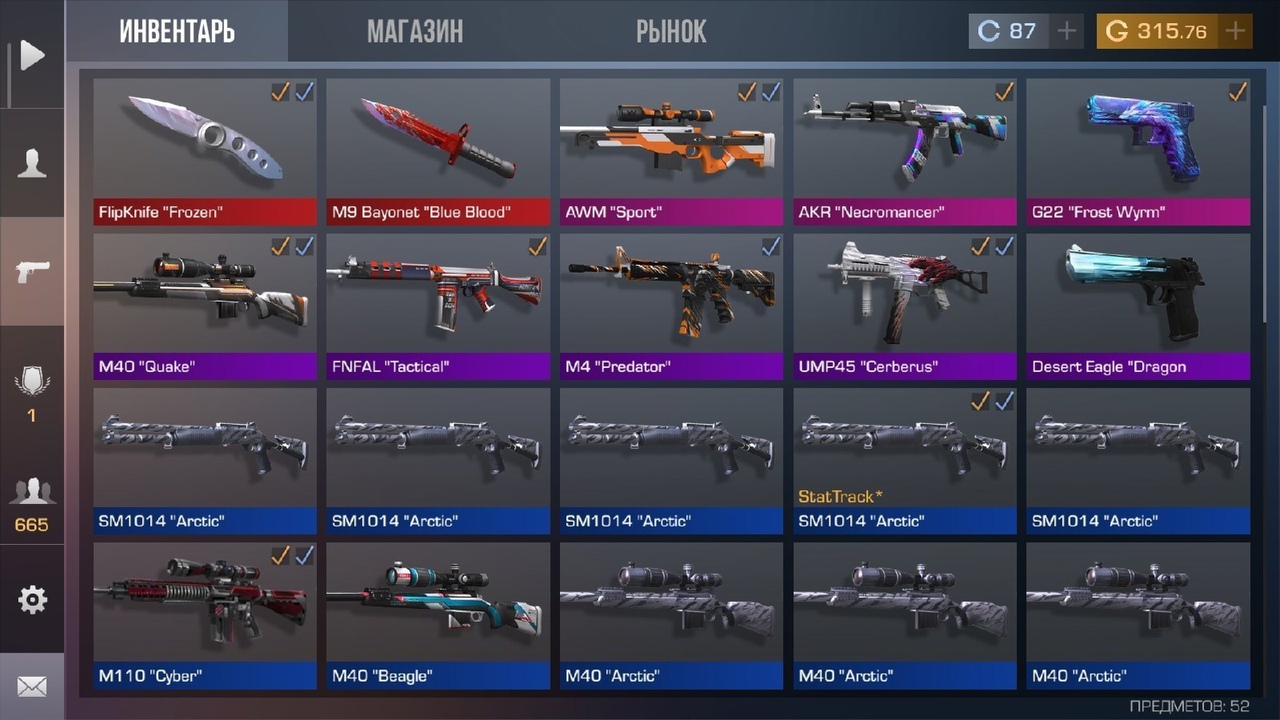Open the rank badge icon in sidebar
1280x720 pixels.
[x=32, y=392]
